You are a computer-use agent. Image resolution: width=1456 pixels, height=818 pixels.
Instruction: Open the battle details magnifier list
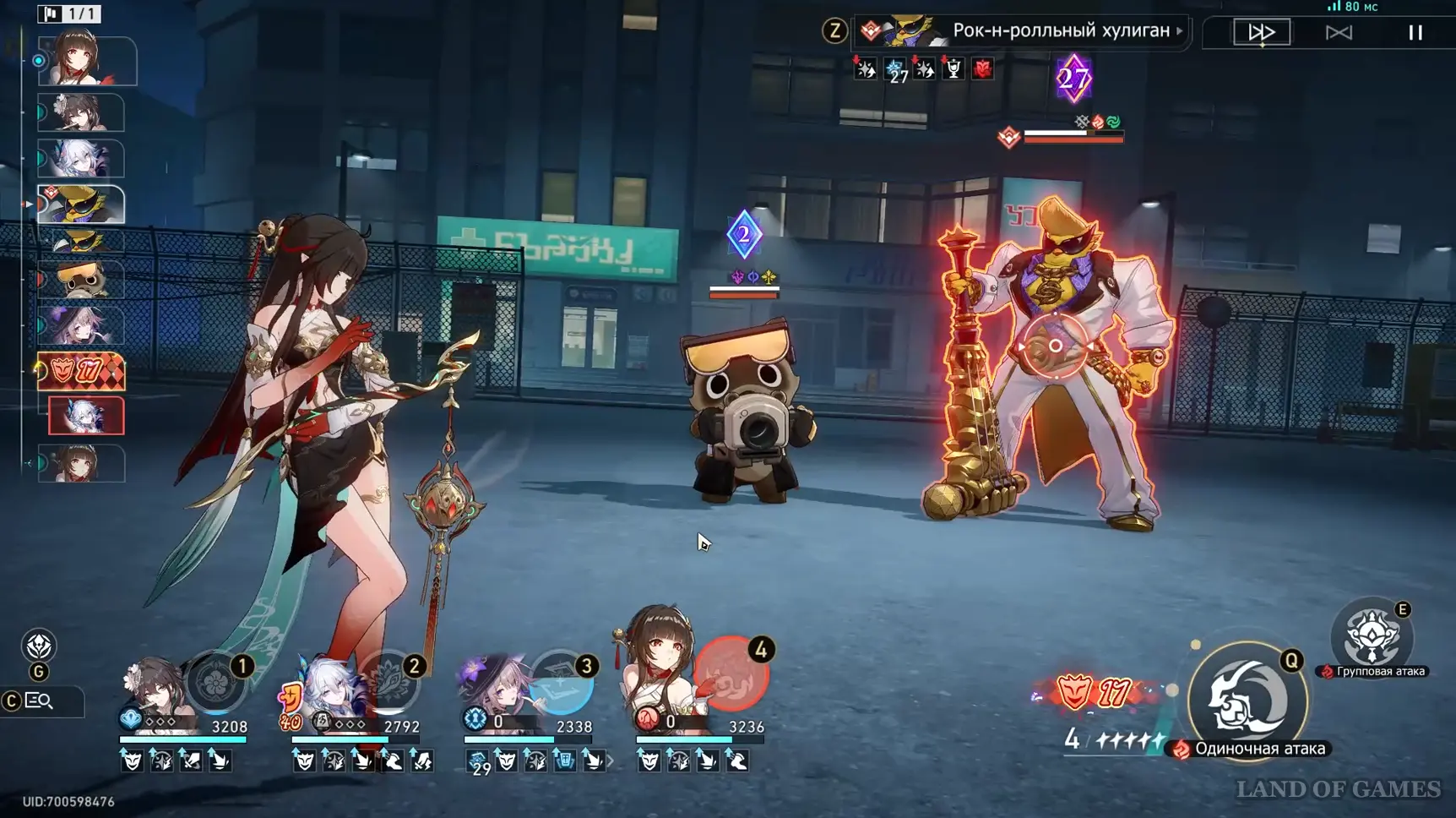click(x=39, y=701)
